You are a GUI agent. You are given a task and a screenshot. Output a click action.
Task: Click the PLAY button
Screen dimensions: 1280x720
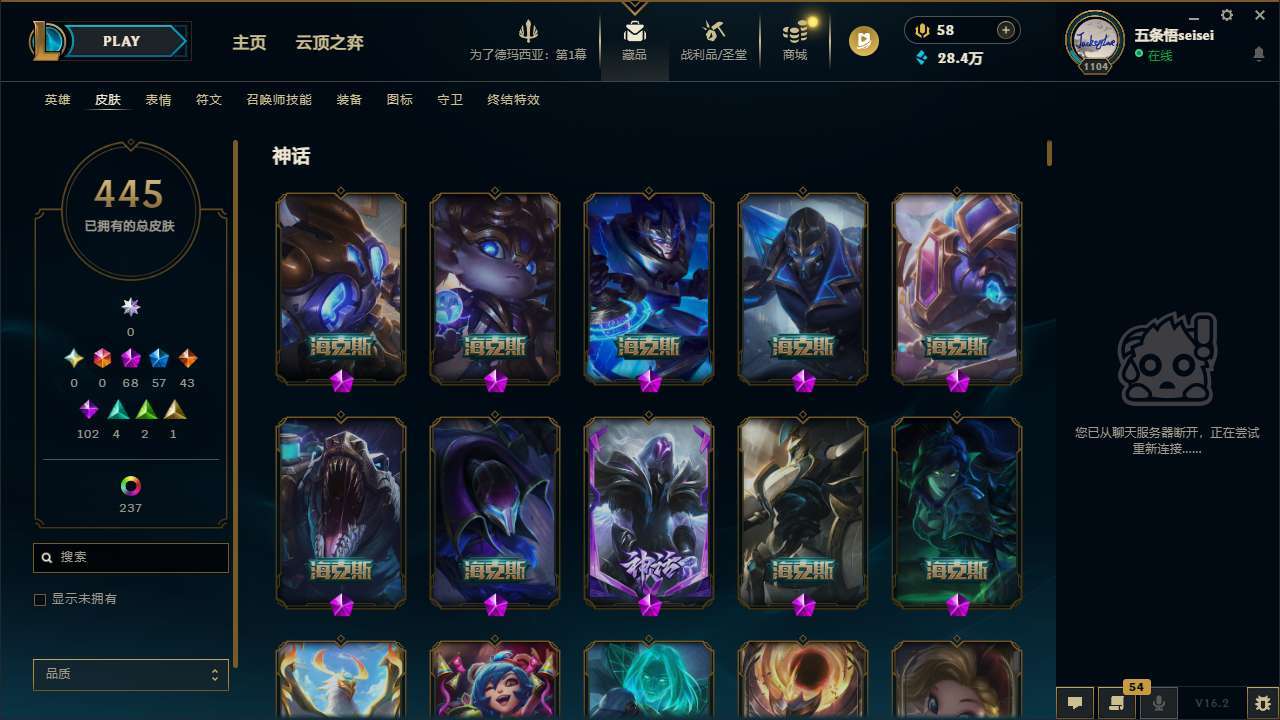tap(121, 41)
